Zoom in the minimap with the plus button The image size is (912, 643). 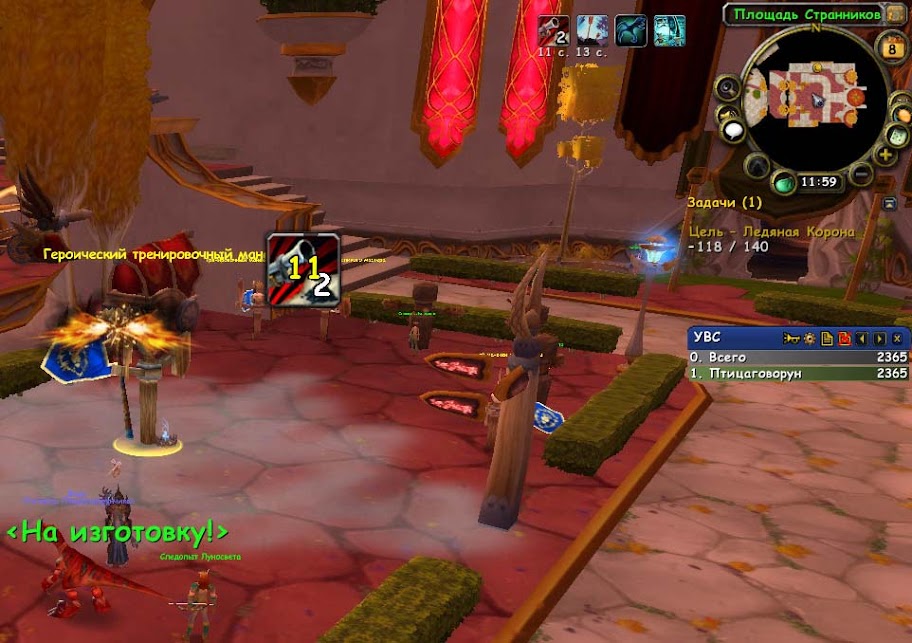pos(885,155)
